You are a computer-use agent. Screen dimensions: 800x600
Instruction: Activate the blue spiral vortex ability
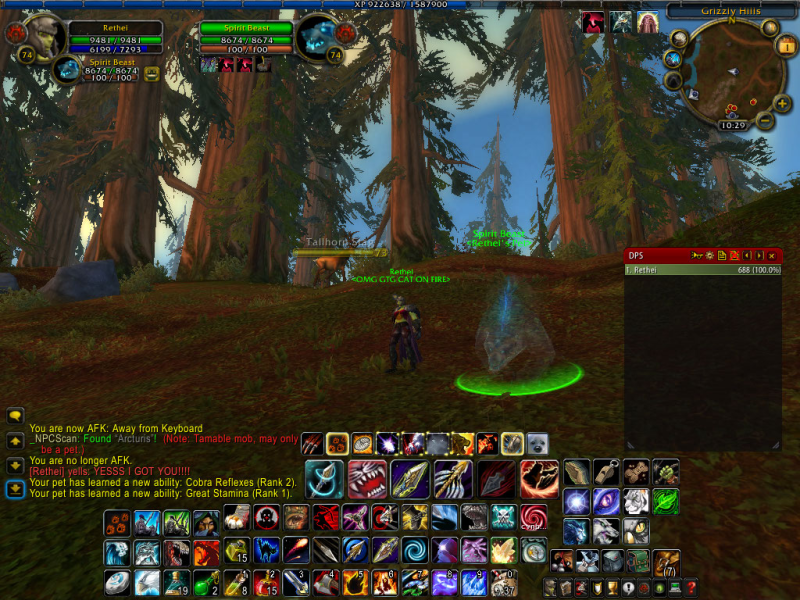click(x=414, y=550)
